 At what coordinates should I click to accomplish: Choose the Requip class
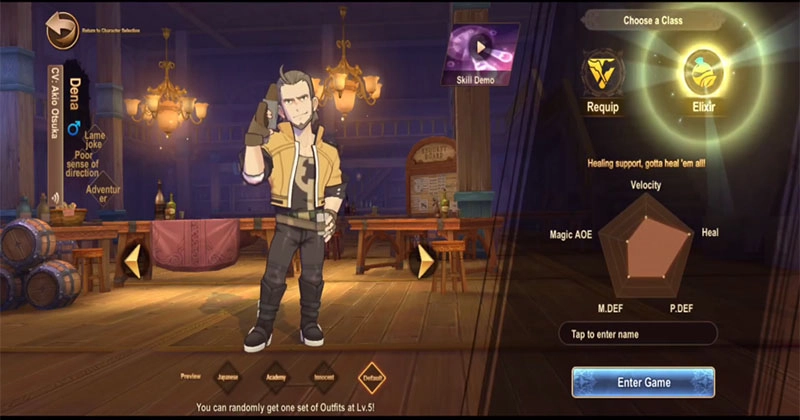click(x=604, y=74)
